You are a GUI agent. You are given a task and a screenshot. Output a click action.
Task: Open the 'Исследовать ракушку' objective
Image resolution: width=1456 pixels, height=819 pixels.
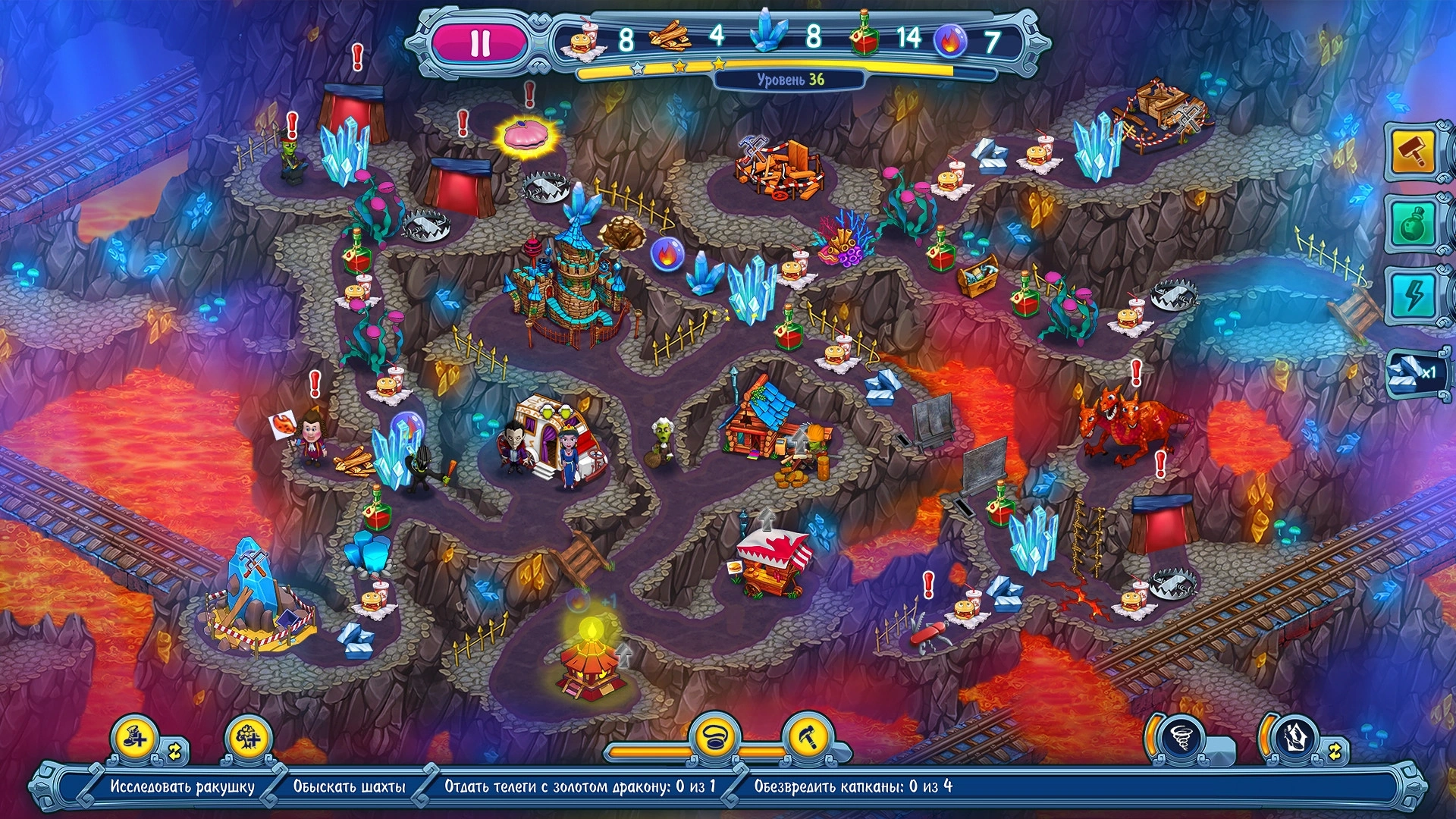click(182, 786)
